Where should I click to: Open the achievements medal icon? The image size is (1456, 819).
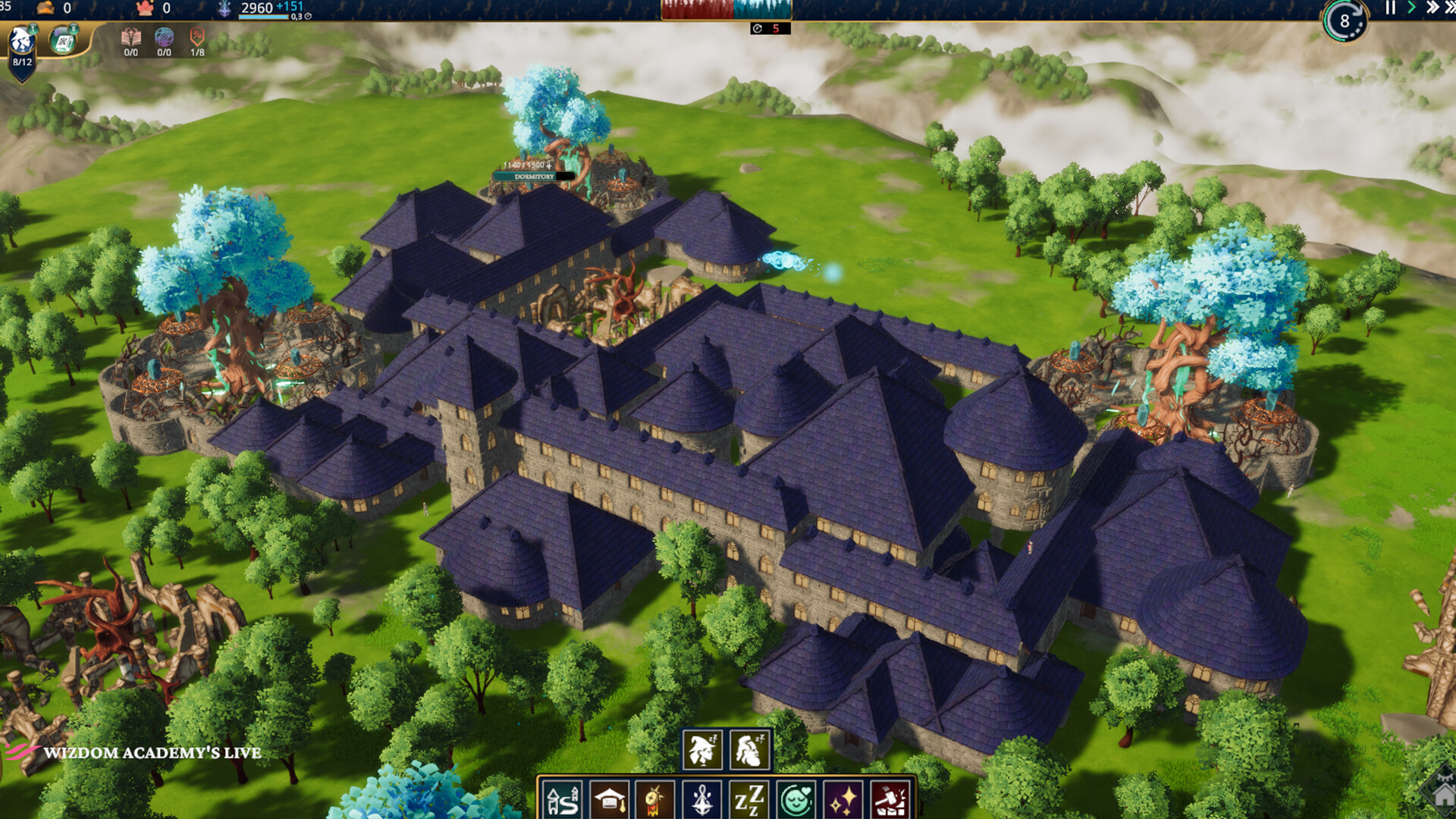click(x=654, y=799)
